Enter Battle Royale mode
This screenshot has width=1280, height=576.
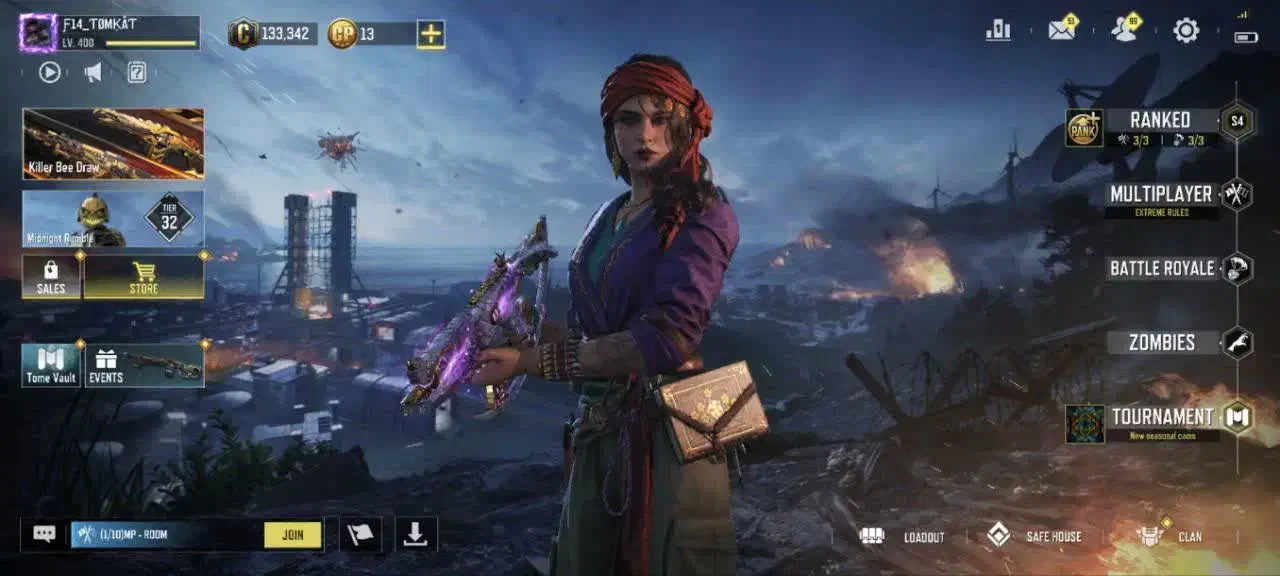point(1162,268)
